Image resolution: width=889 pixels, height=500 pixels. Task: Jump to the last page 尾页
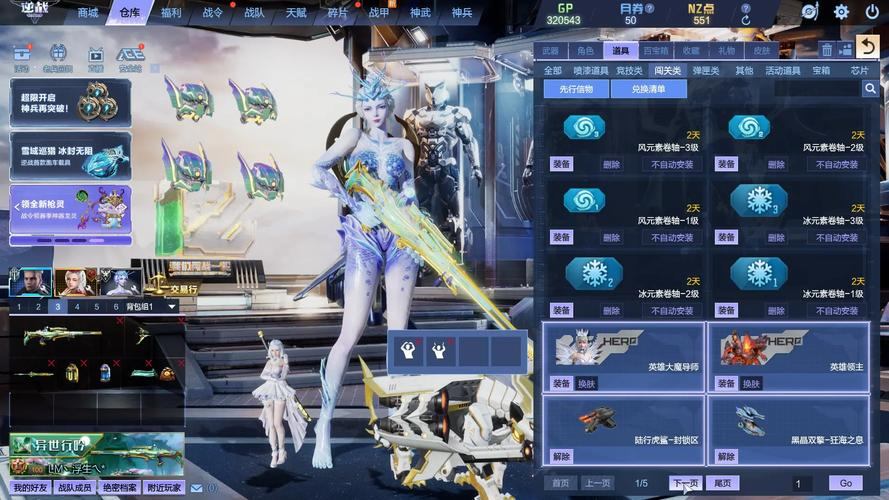723,483
